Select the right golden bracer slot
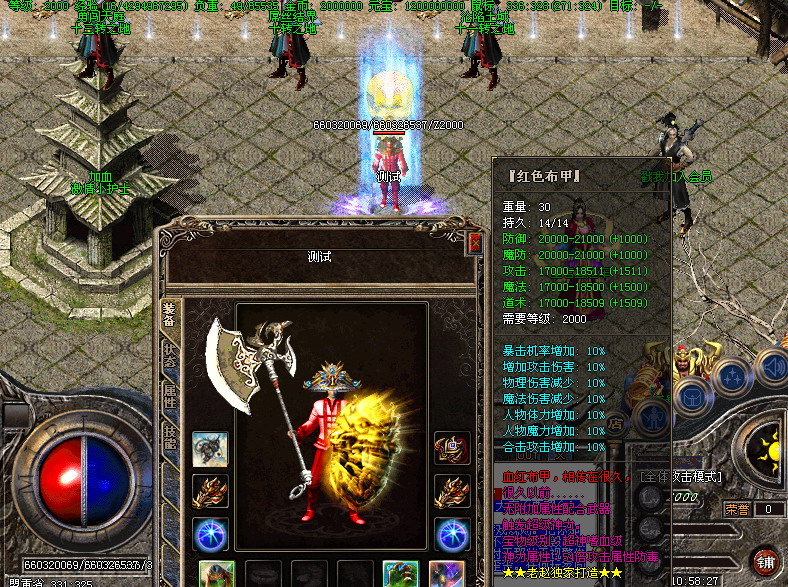 [x=451, y=492]
